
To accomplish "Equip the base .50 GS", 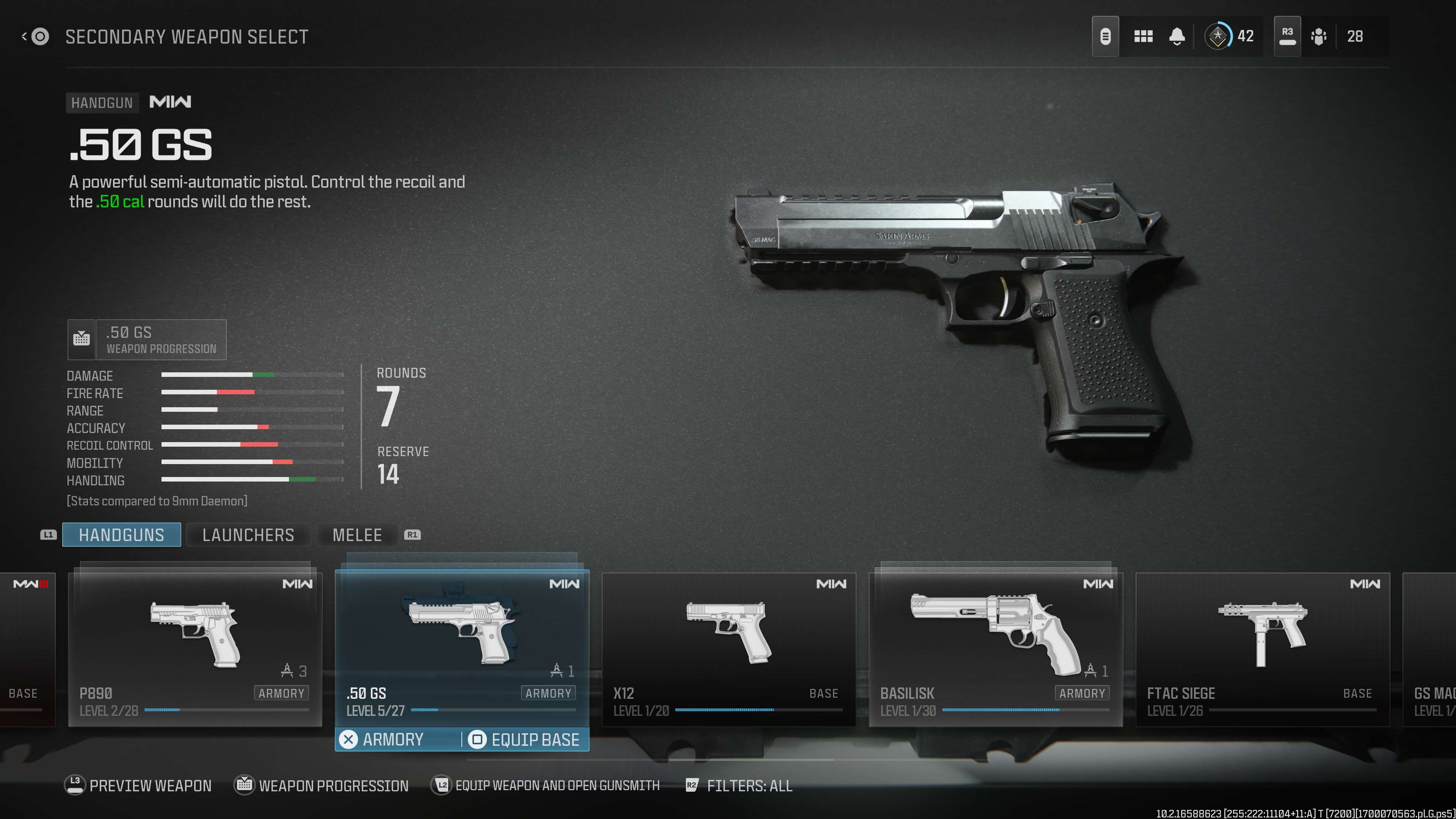I will 526,739.
